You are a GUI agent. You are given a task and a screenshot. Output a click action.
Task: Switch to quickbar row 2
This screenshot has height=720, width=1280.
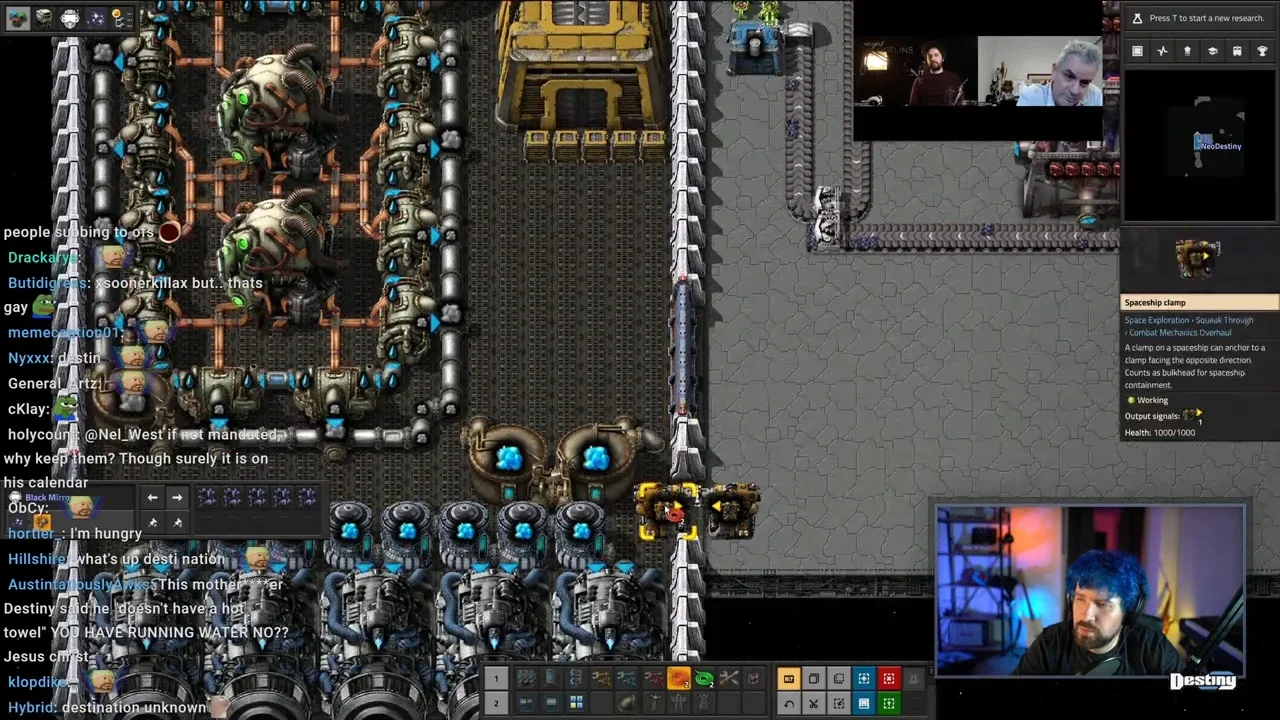point(495,703)
